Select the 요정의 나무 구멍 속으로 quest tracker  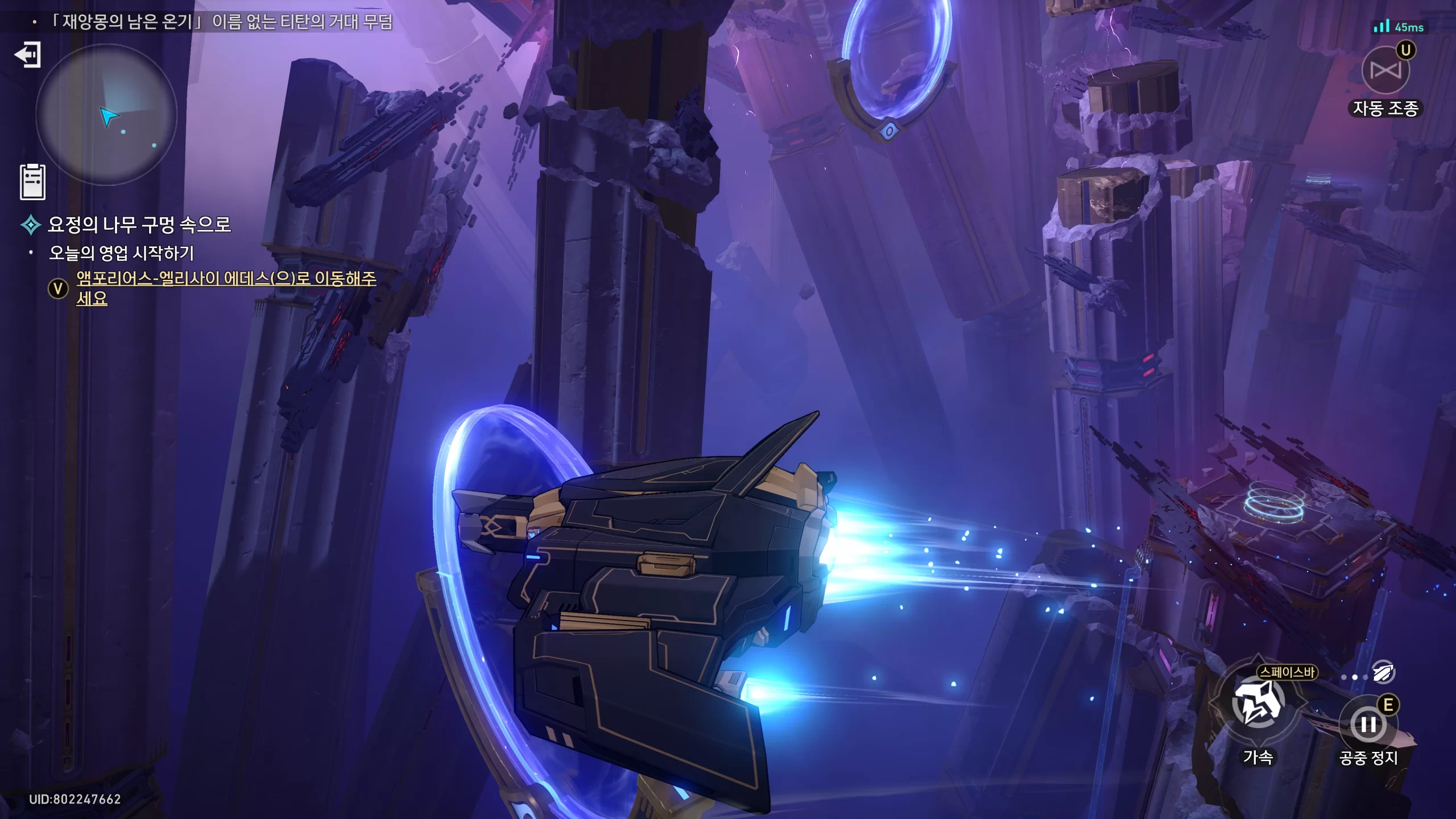[x=139, y=225]
